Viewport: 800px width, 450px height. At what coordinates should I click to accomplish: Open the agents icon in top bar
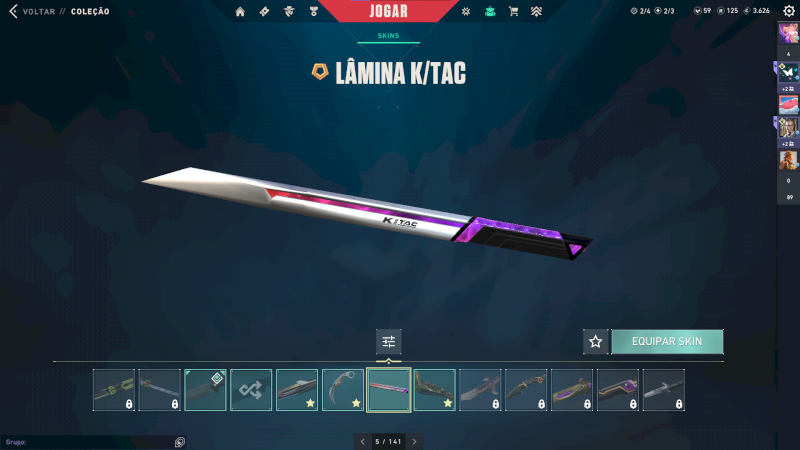pos(288,12)
